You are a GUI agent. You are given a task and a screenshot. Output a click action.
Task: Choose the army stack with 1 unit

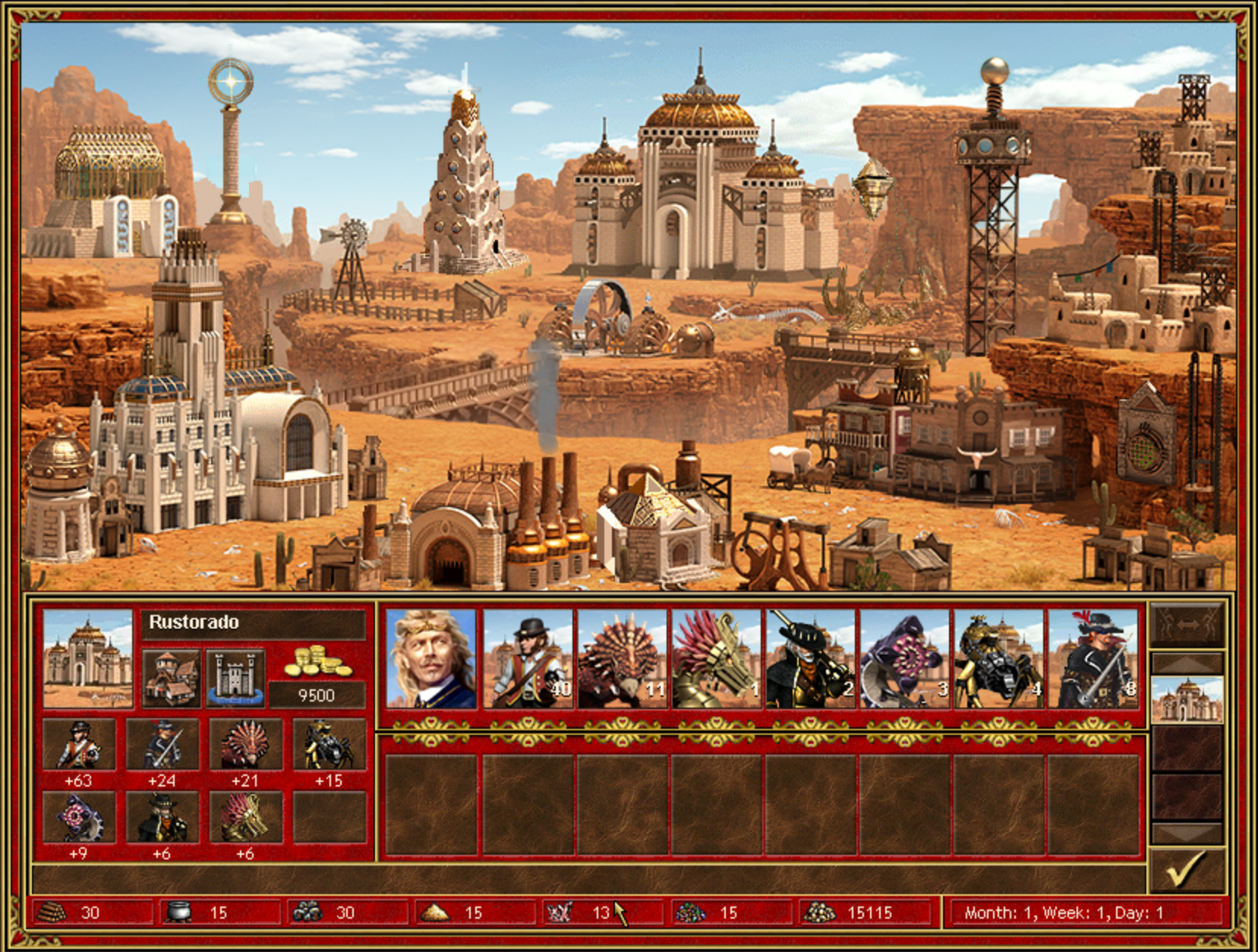pyautogui.click(x=716, y=659)
